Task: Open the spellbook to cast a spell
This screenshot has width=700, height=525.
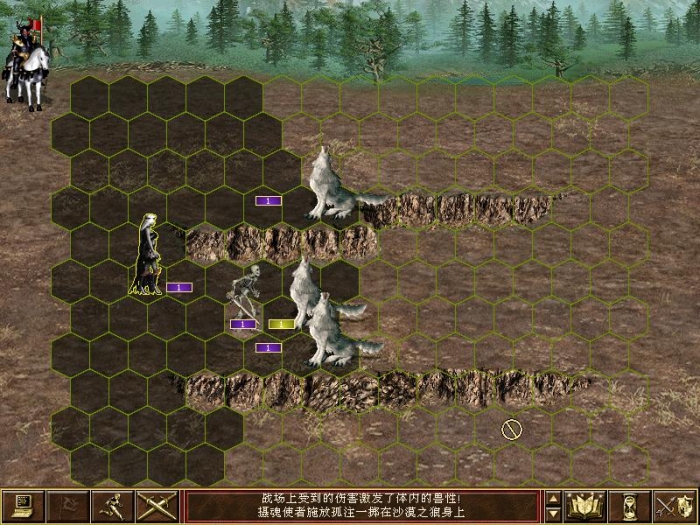Action: (585, 506)
